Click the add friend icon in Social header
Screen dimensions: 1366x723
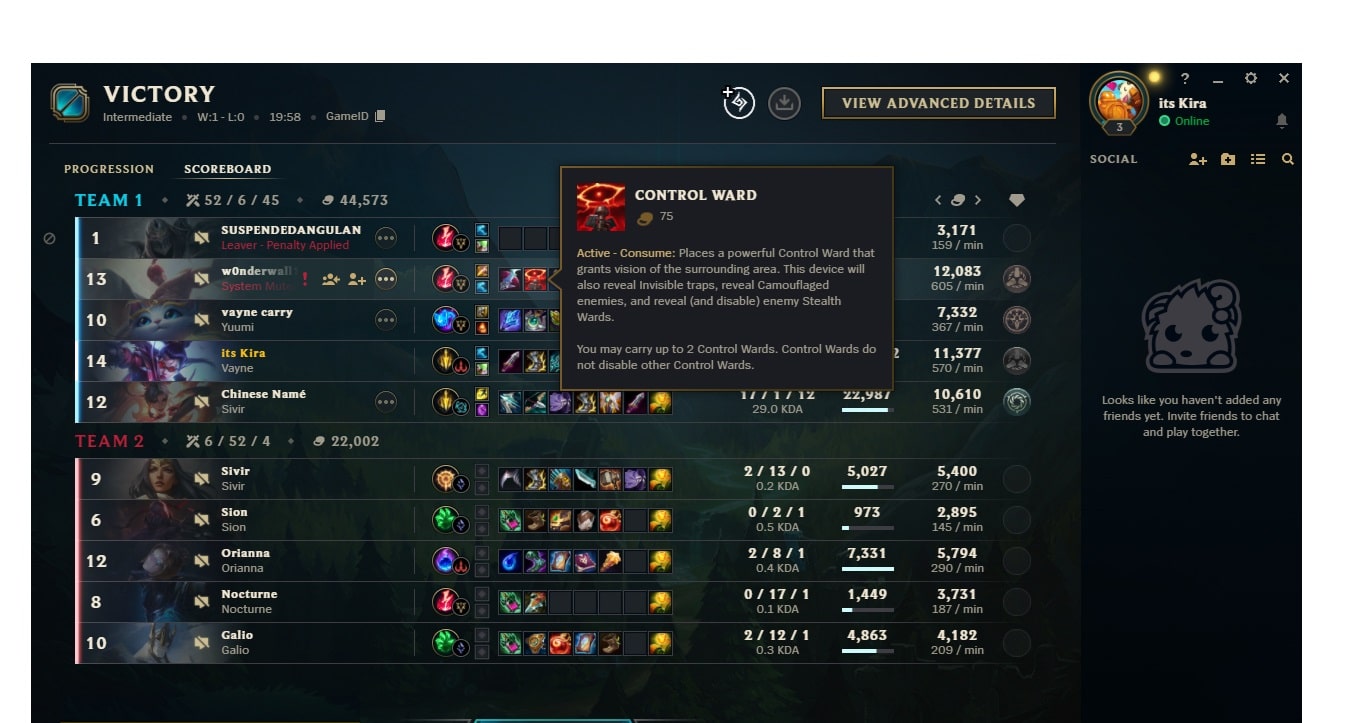click(1197, 158)
